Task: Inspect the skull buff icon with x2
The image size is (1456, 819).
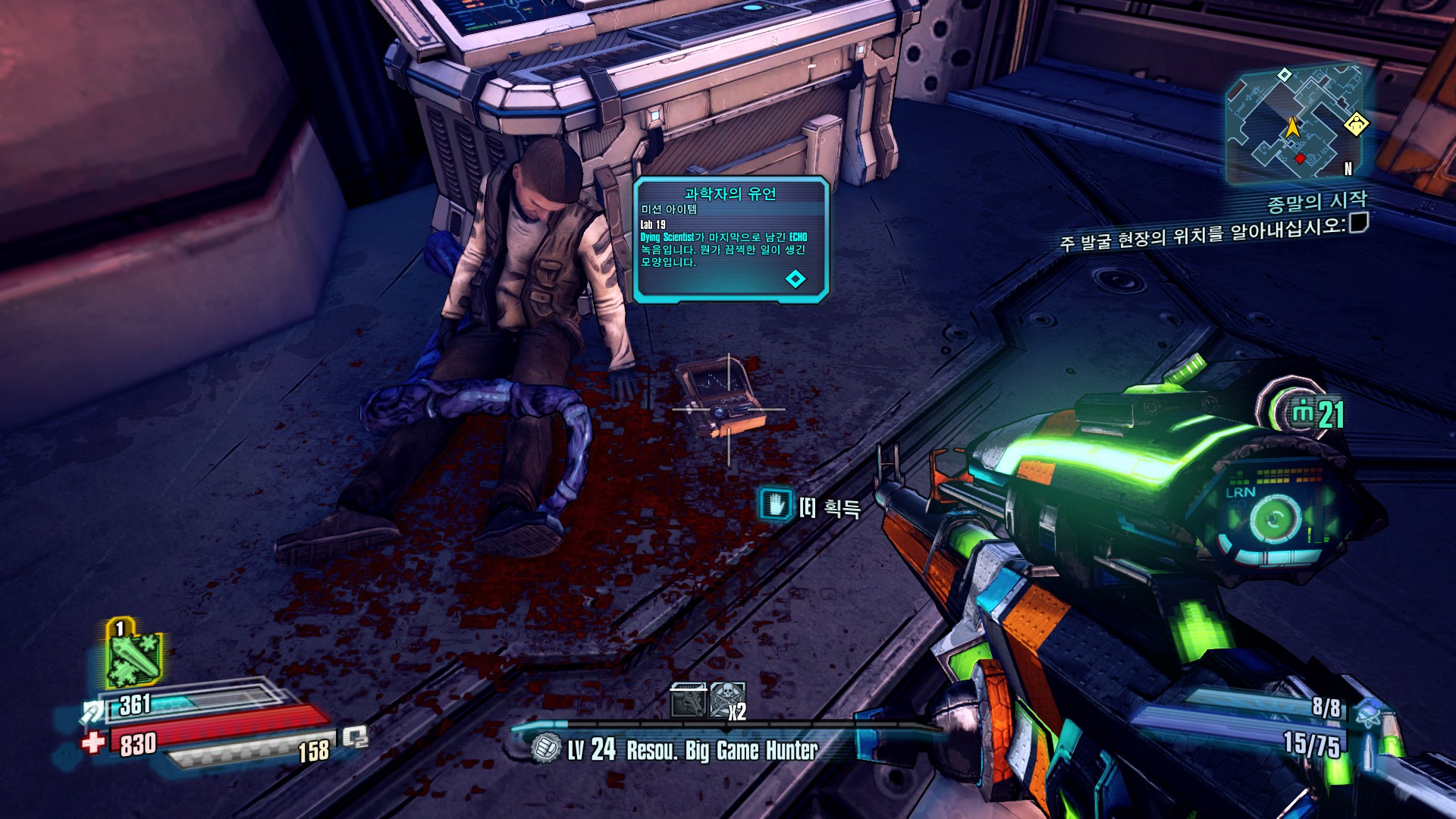Action: tap(726, 700)
